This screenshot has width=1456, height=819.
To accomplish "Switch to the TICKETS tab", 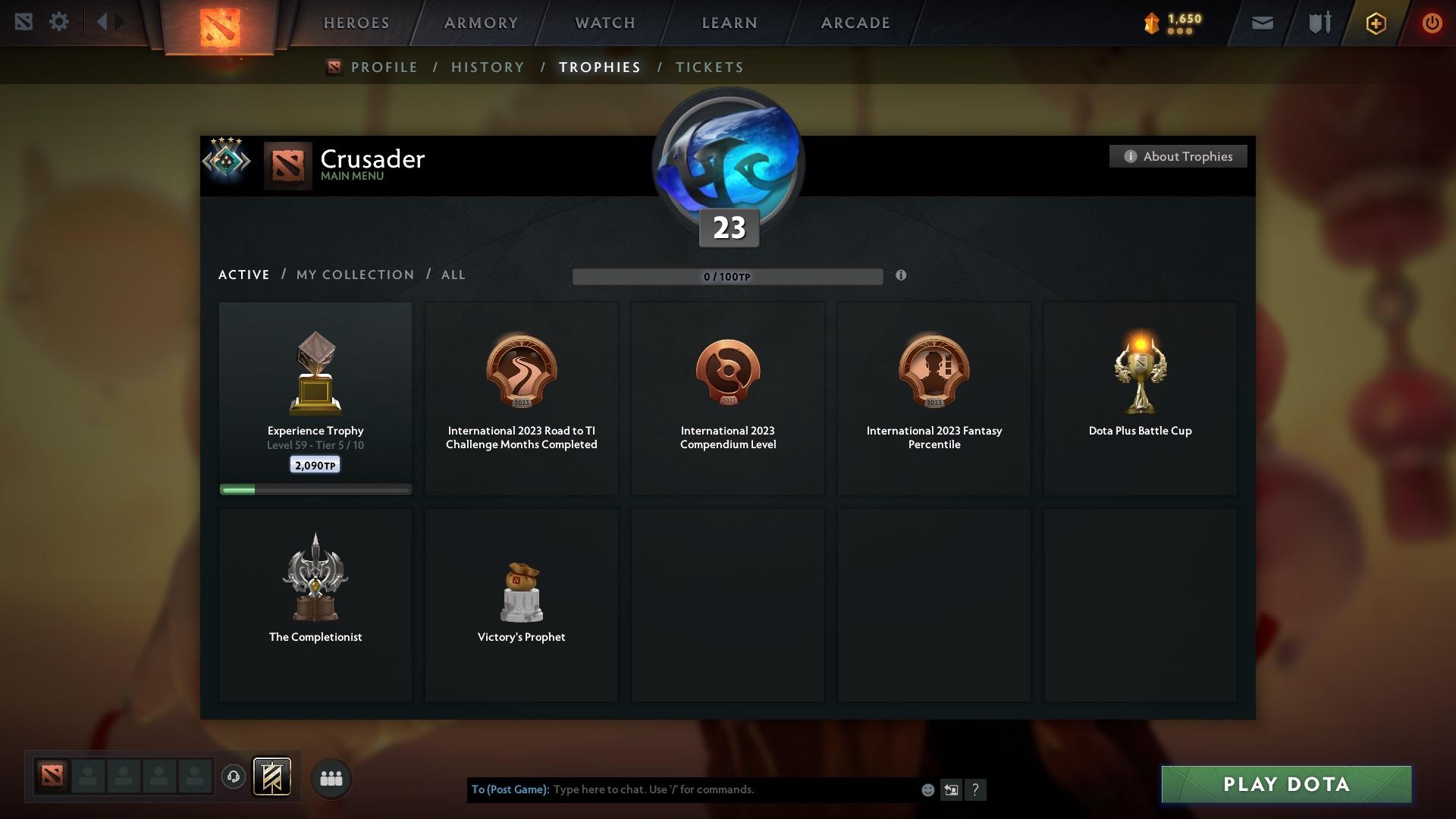I will click(x=709, y=67).
